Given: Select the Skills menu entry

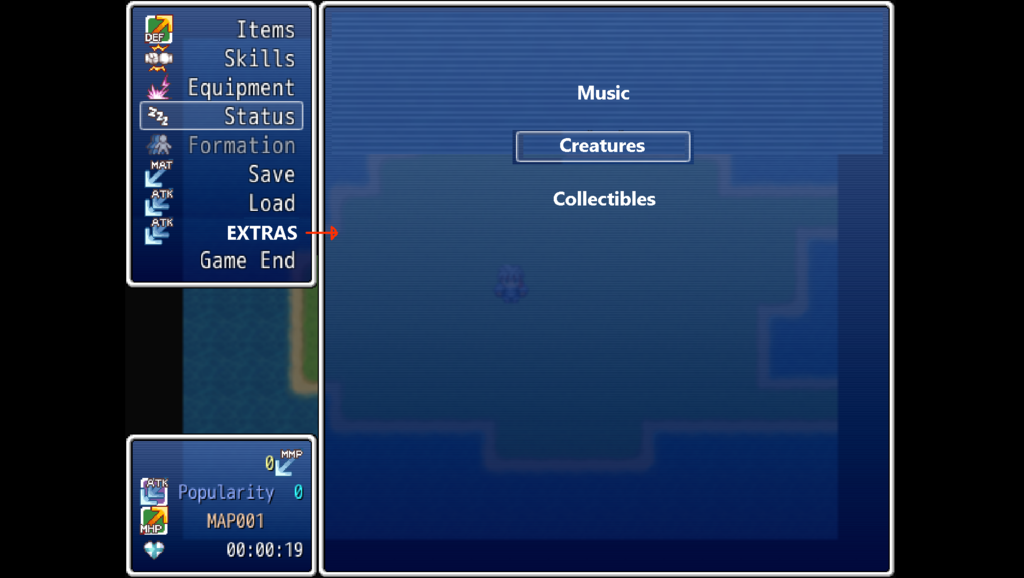Looking at the screenshot, I should pos(258,59).
